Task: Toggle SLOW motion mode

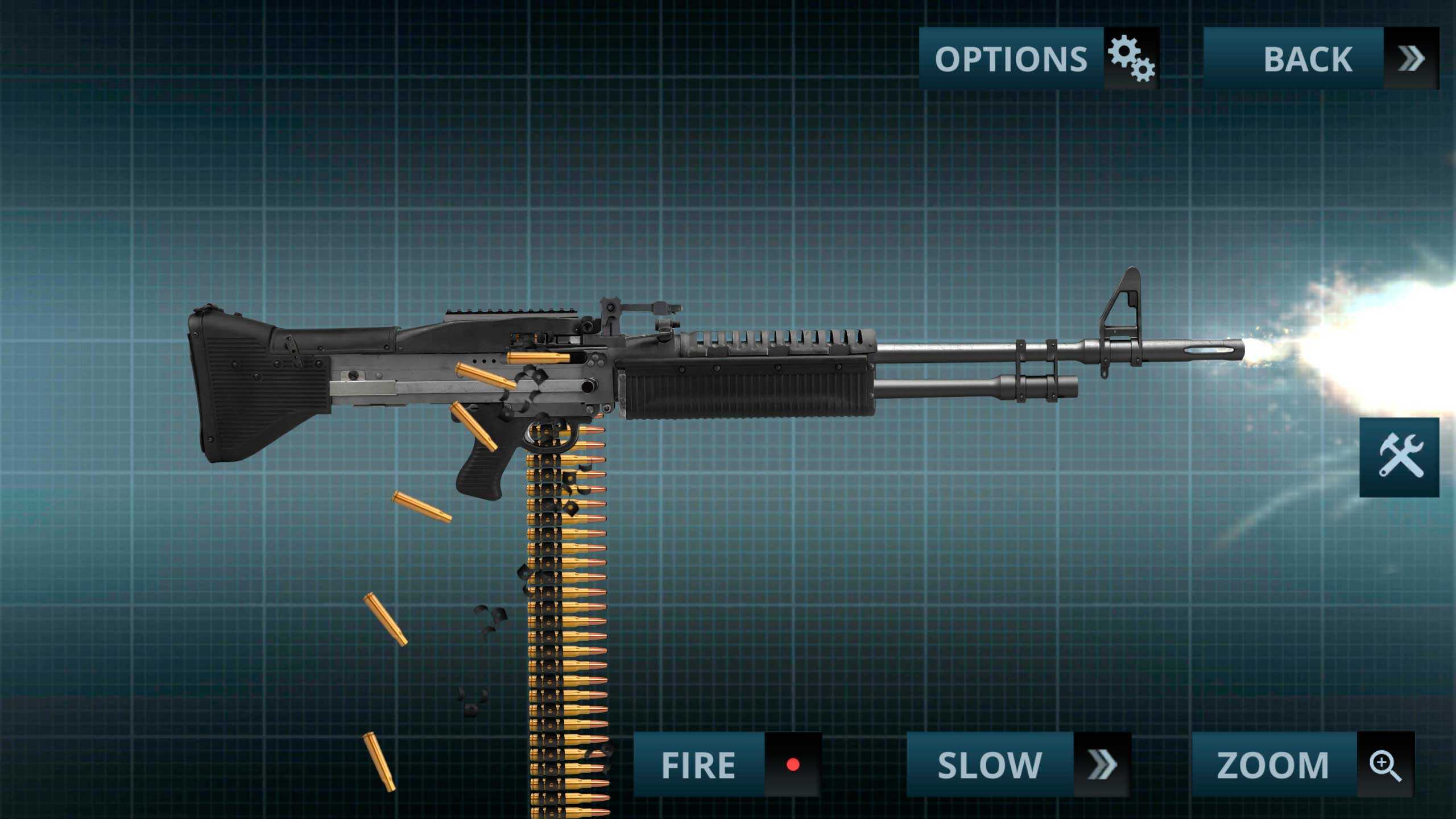Action: coord(1018,764)
